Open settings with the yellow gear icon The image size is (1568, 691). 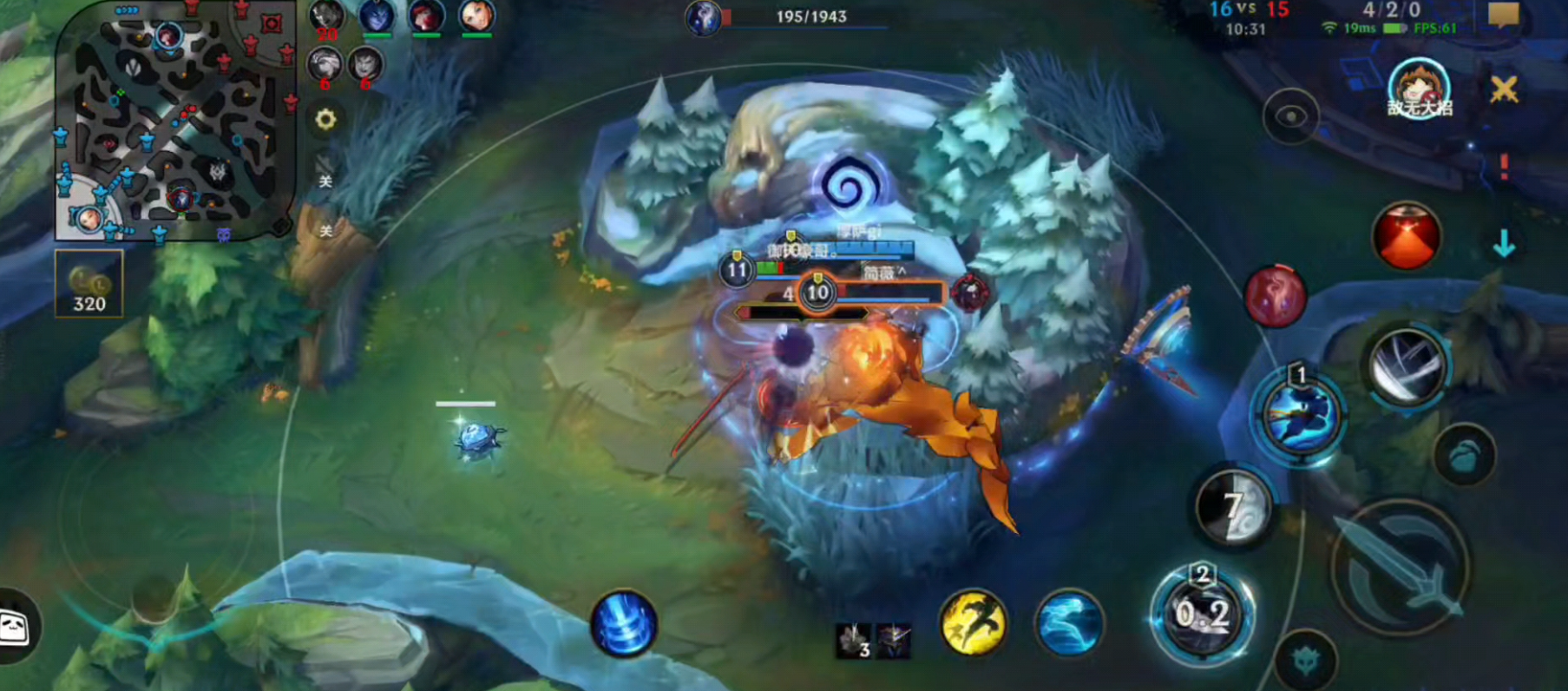pos(325,120)
